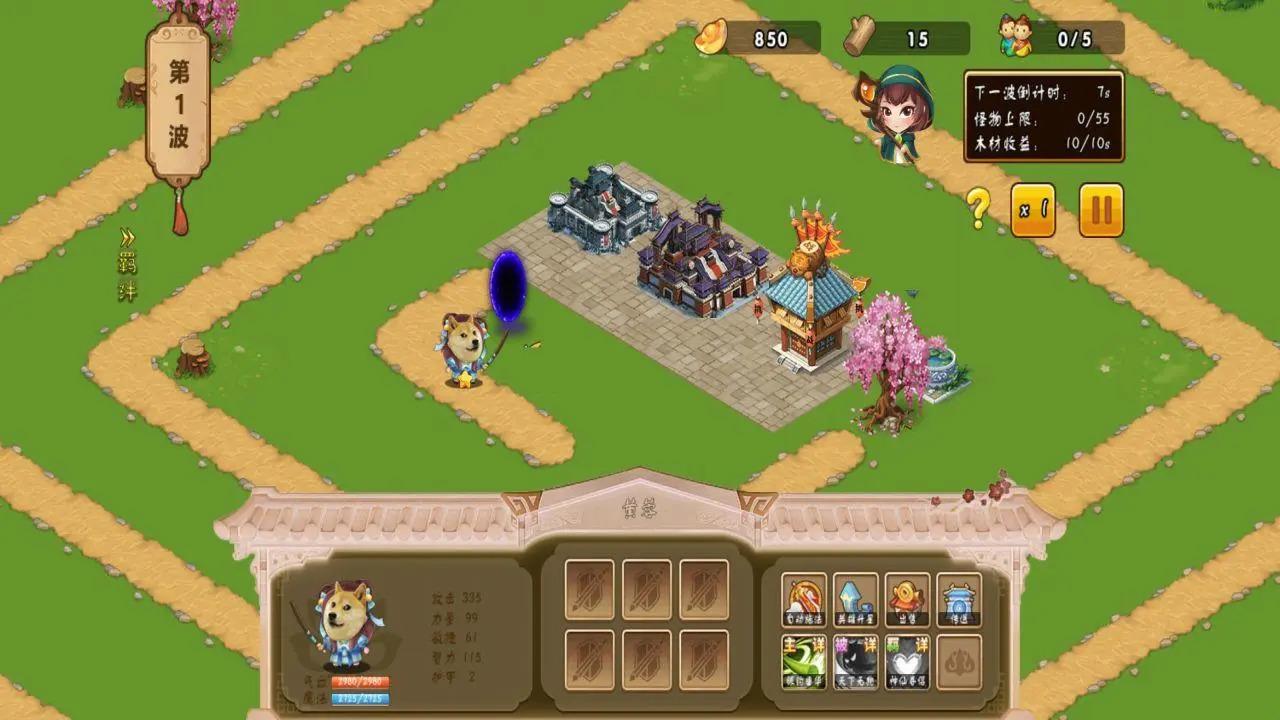
Task: Use the green active skill marked 主
Action: [804, 661]
